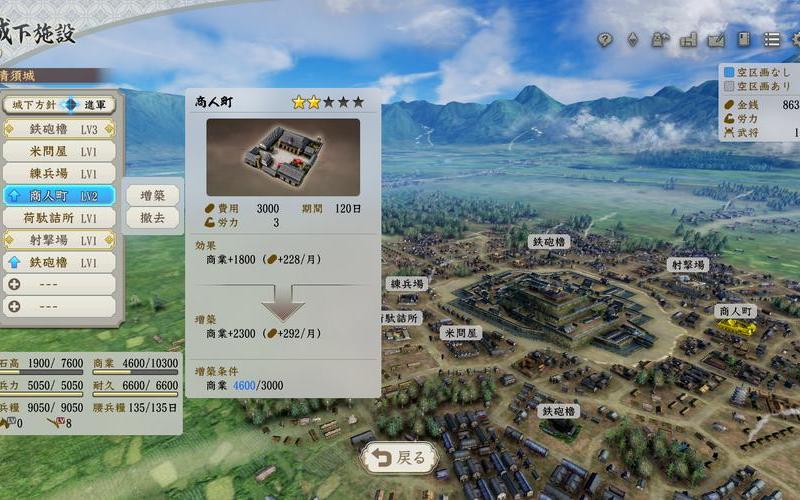
Task: Open the list menu icon
Action: coord(772,40)
